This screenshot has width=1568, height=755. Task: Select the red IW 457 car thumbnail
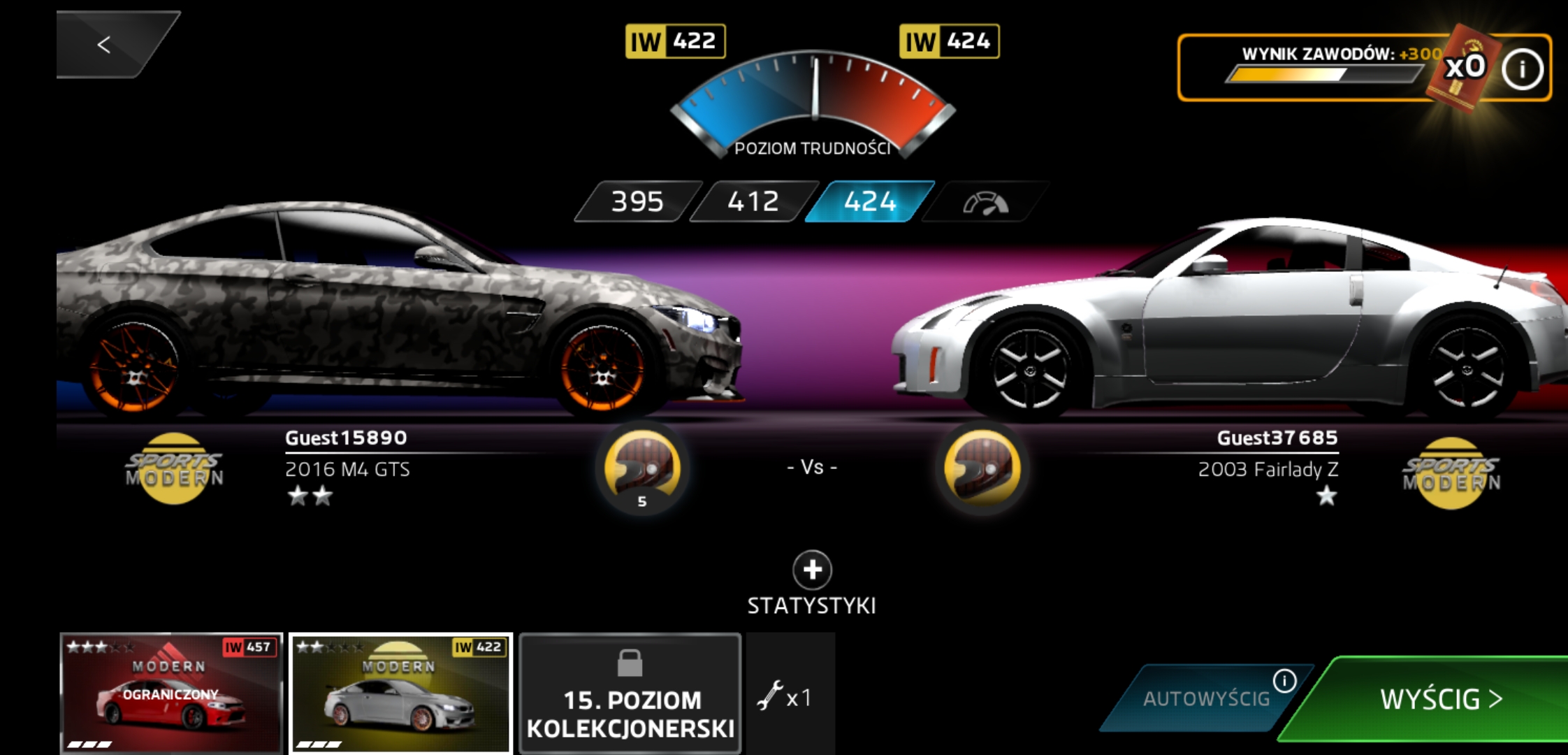point(171,693)
